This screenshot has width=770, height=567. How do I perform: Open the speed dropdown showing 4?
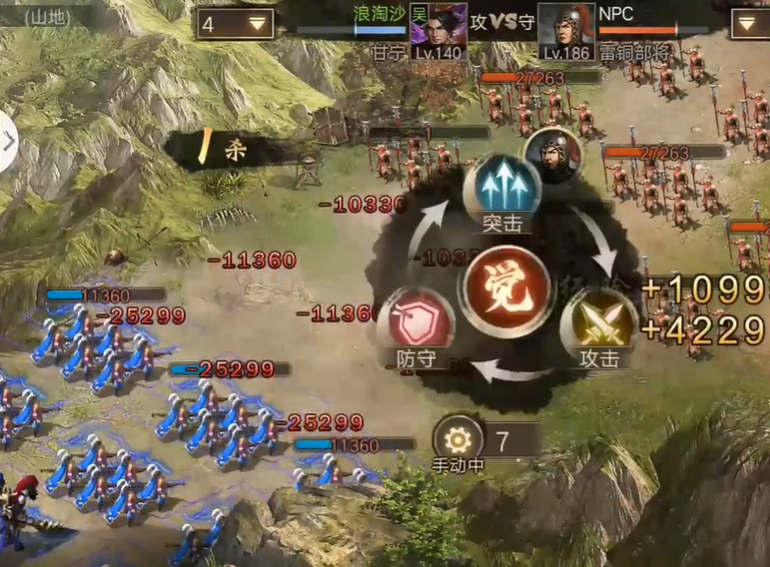237,24
